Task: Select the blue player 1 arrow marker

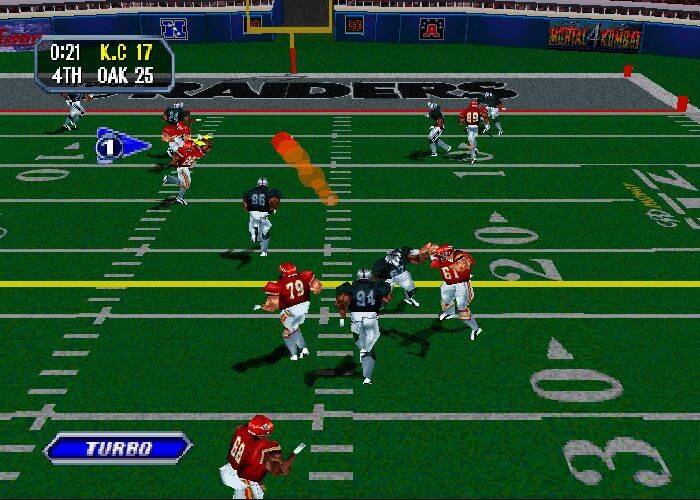Action: 118,146
